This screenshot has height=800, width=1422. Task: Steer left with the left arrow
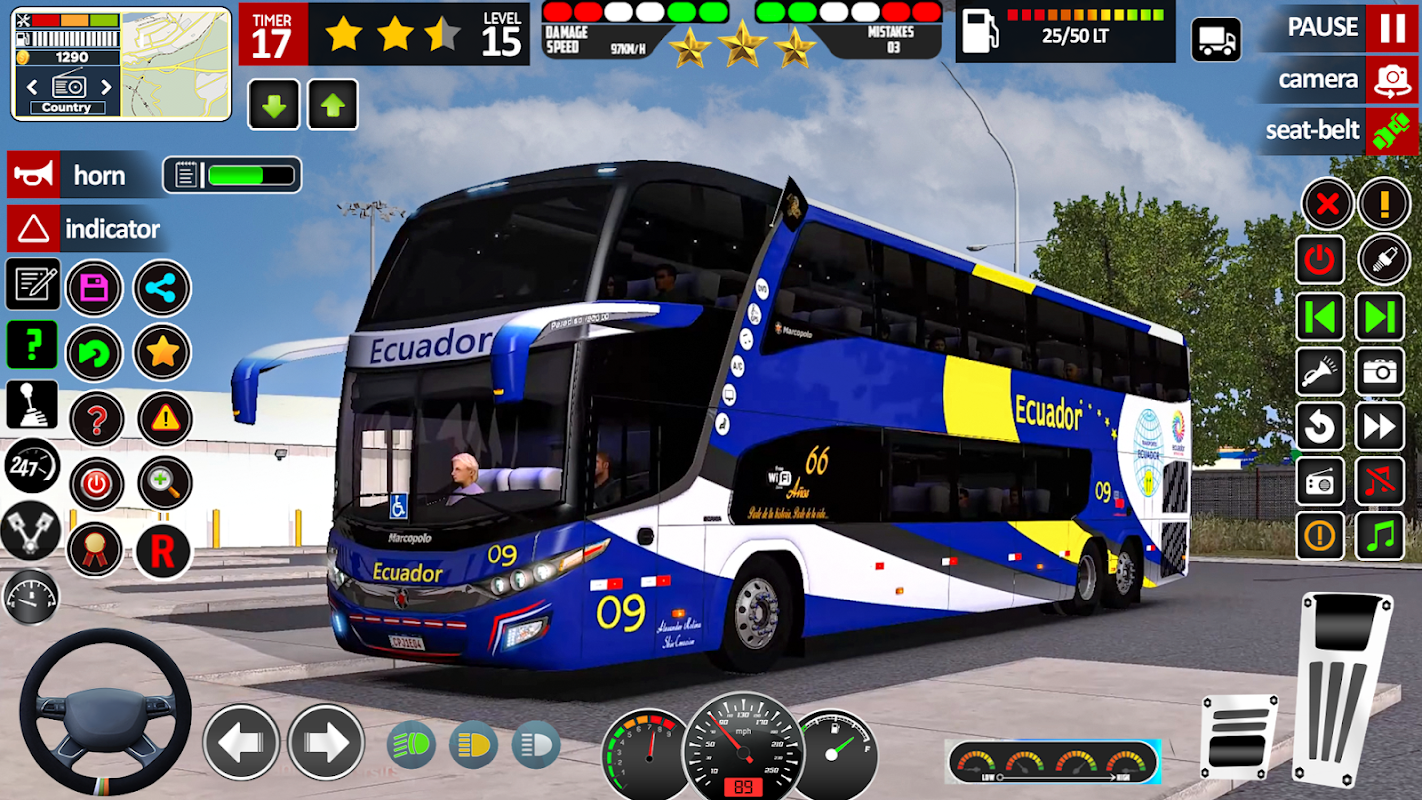(x=241, y=742)
